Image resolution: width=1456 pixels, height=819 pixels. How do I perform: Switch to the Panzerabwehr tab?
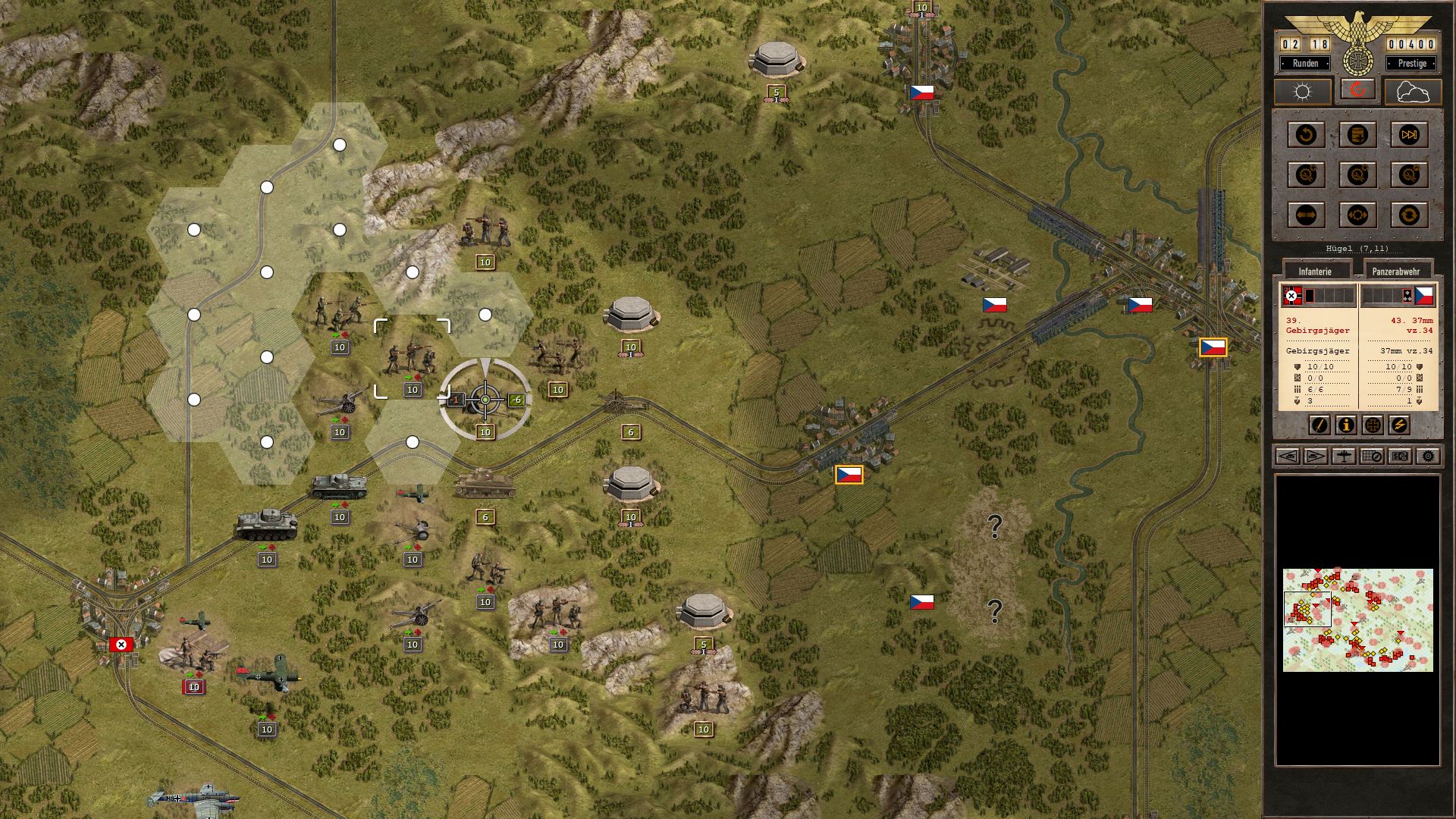tap(1396, 271)
